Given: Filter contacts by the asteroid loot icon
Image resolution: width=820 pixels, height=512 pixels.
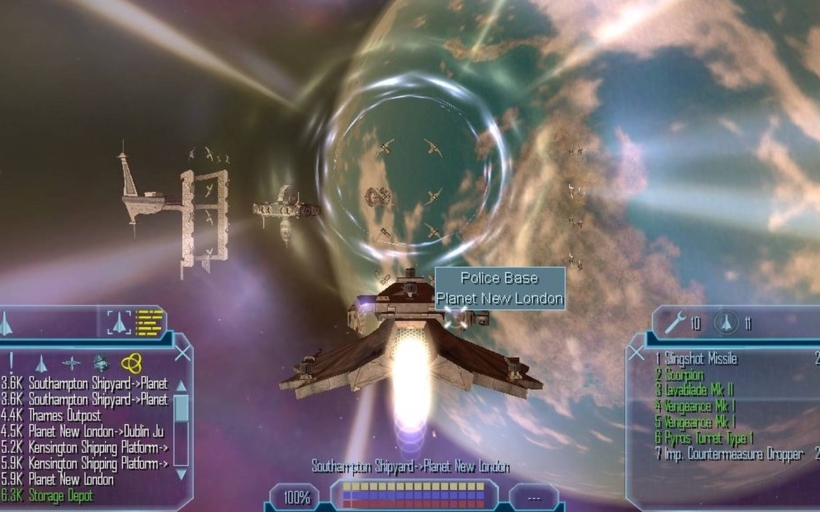Looking at the screenshot, I should coord(101,363).
